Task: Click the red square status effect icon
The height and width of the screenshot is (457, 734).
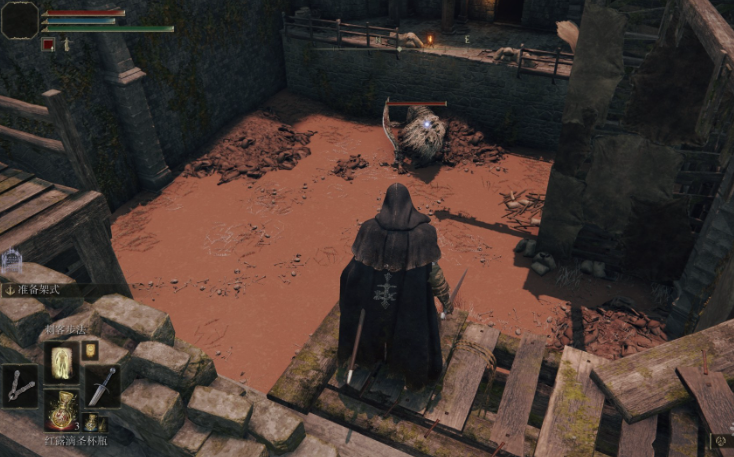Action: pyautogui.click(x=48, y=44)
